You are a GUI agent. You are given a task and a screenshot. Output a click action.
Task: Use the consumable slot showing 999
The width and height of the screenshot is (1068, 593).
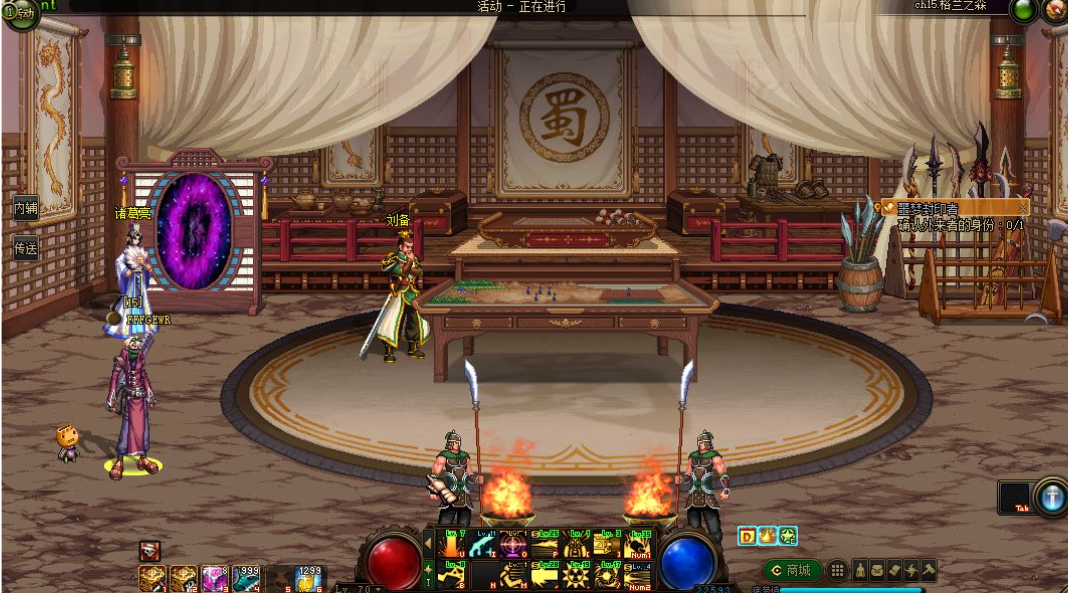246,578
